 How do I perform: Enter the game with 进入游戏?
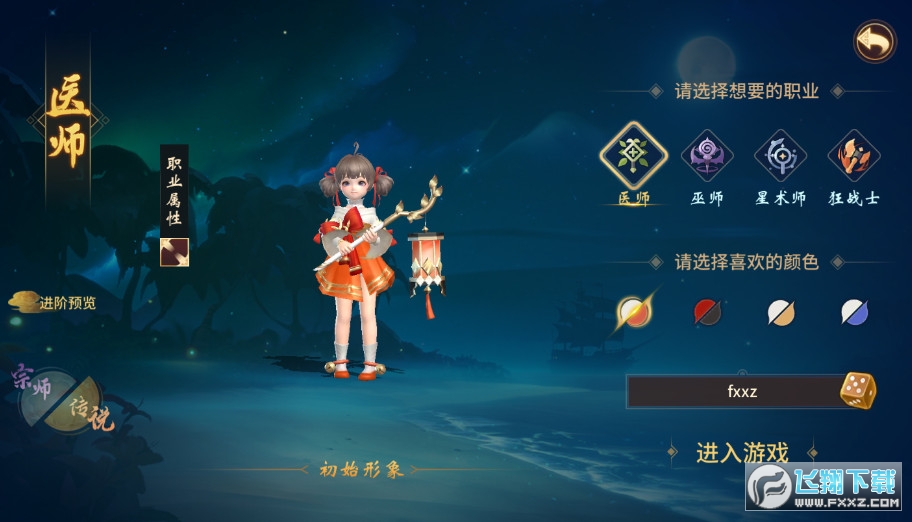[x=742, y=452]
